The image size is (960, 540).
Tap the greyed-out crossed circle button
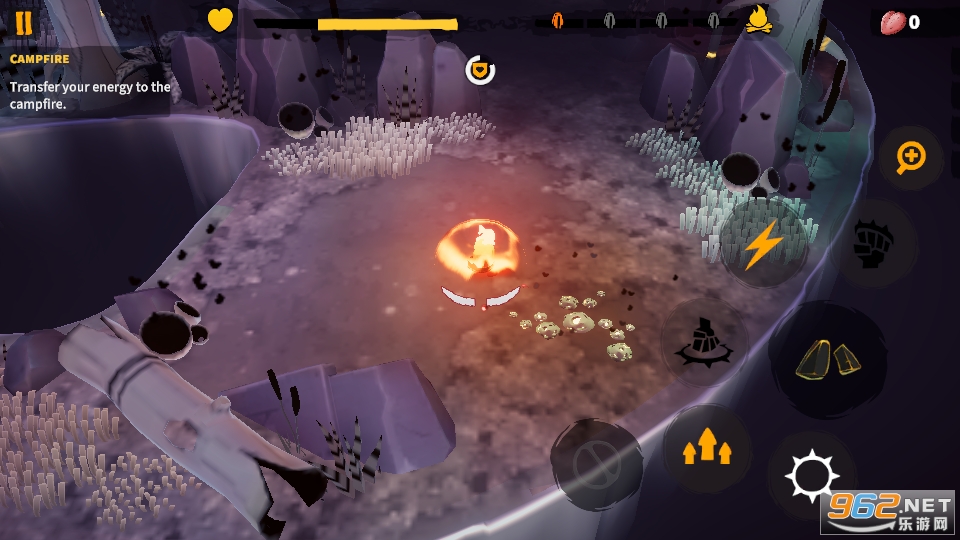point(595,464)
